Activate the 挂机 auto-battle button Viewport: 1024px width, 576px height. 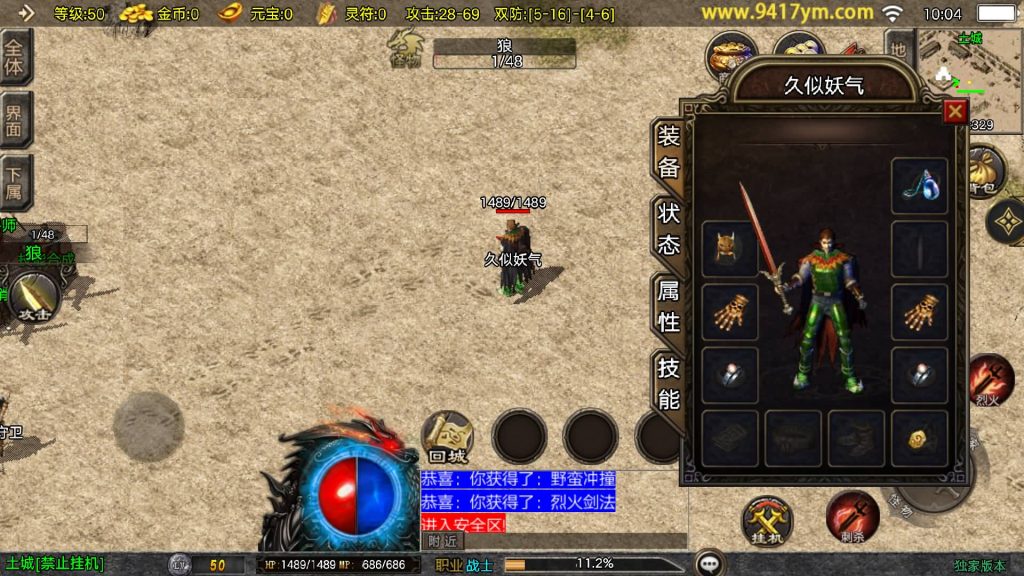[767, 521]
